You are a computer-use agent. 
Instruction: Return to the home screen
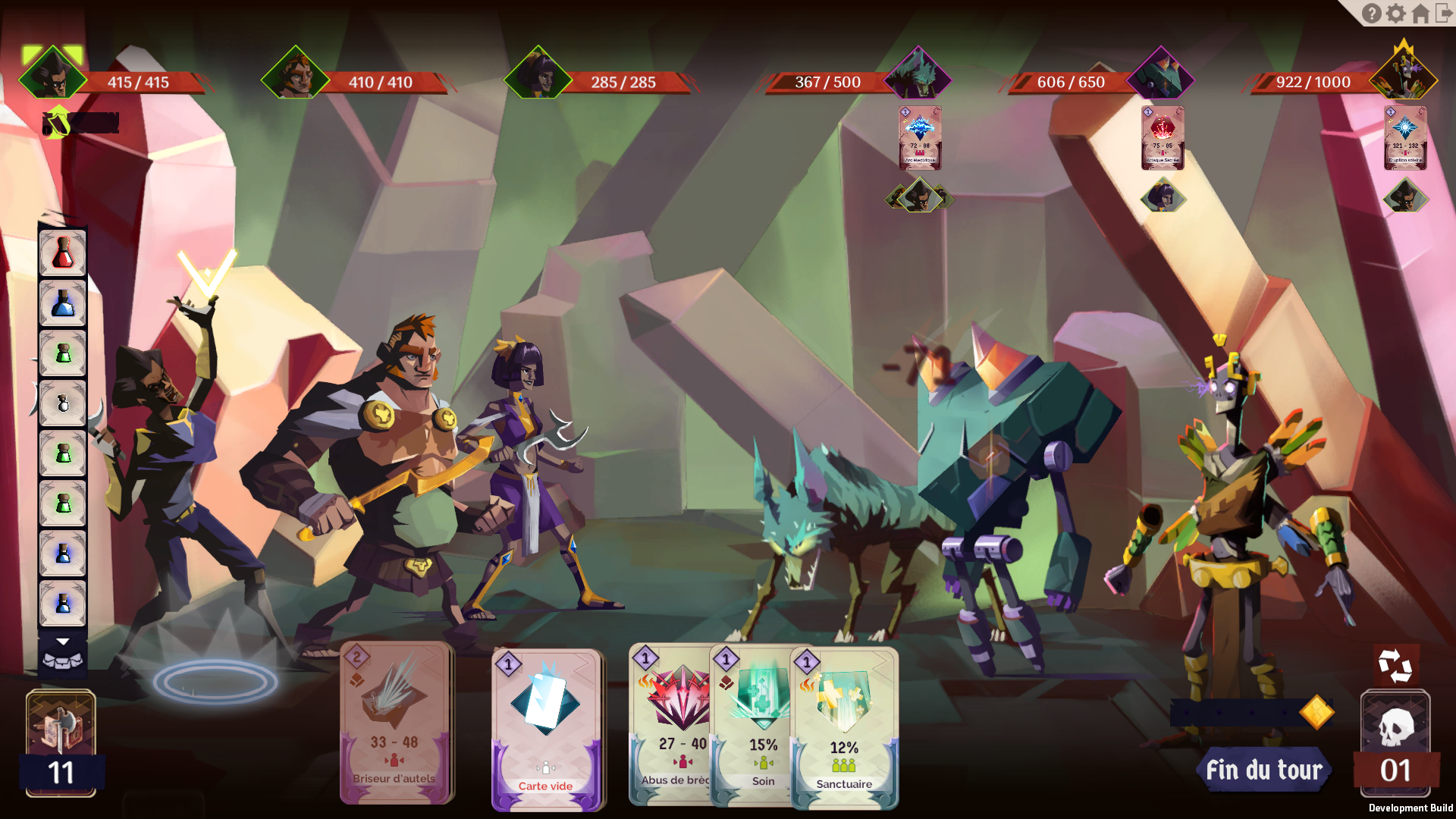click(x=1420, y=14)
